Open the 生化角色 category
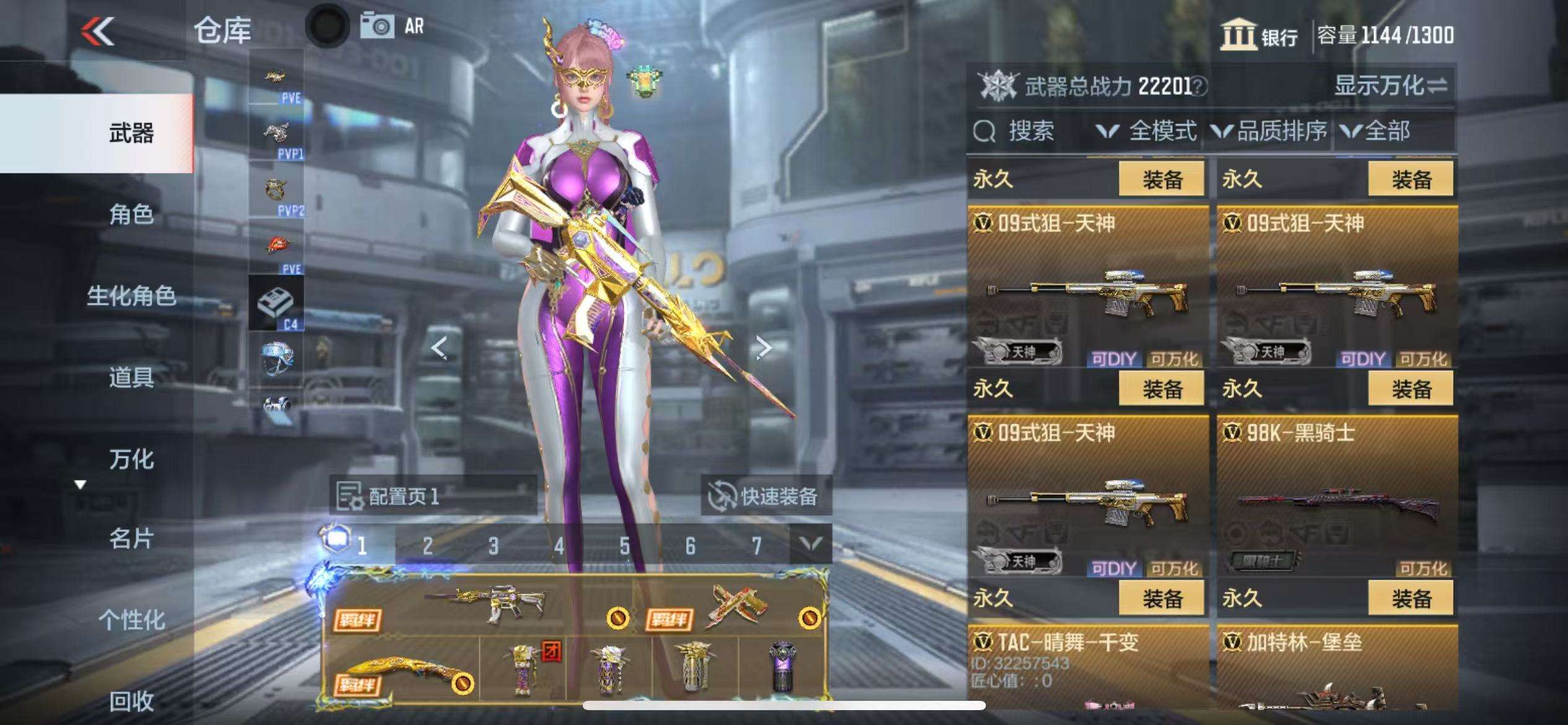1568x725 pixels. (x=131, y=296)
